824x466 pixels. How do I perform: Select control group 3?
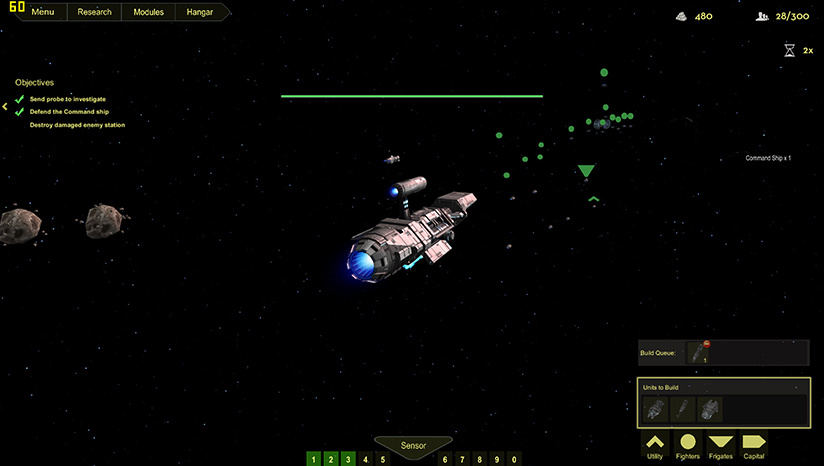(348, 459)
